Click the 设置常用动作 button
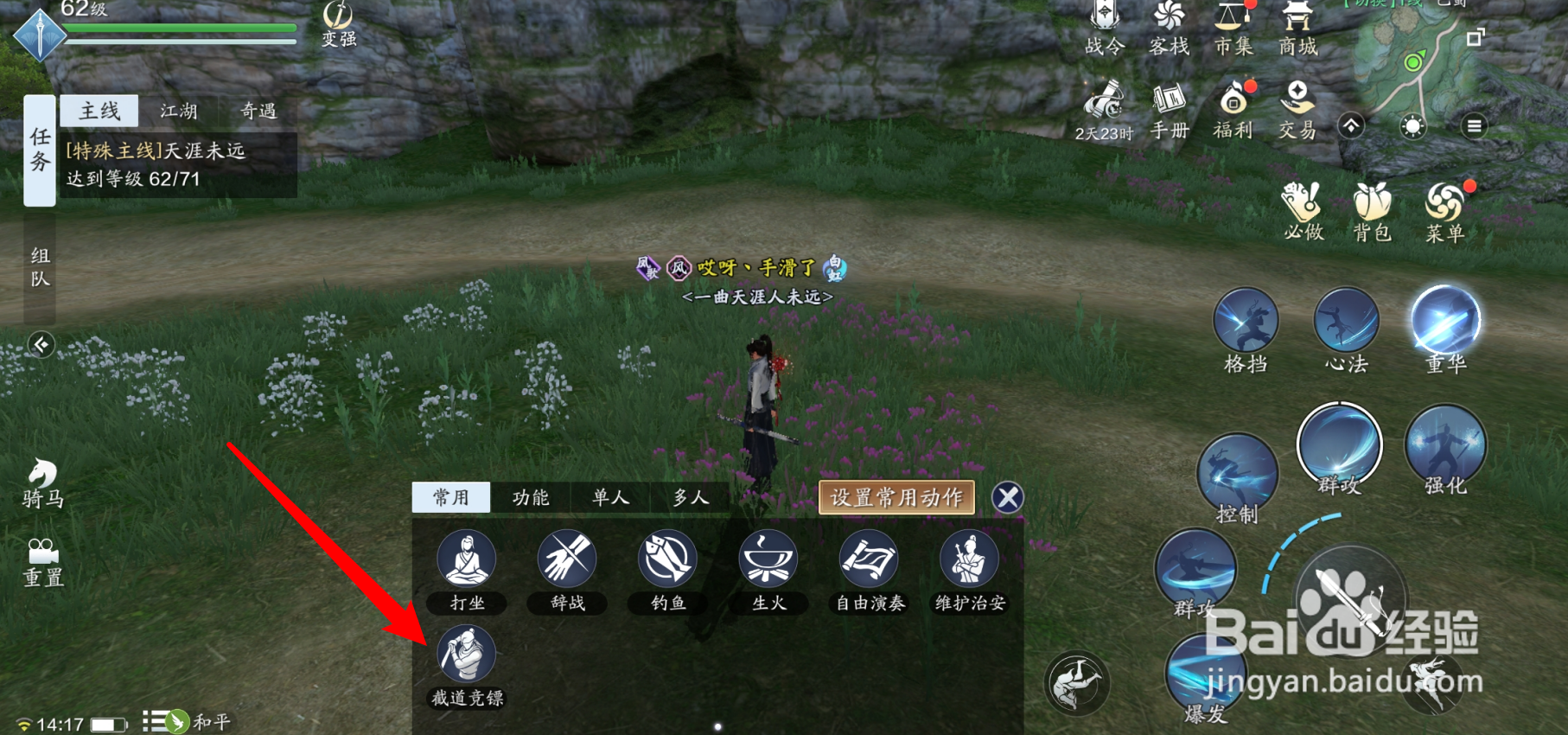This screenshot has height=735, width=1568. tap(896, 497)
